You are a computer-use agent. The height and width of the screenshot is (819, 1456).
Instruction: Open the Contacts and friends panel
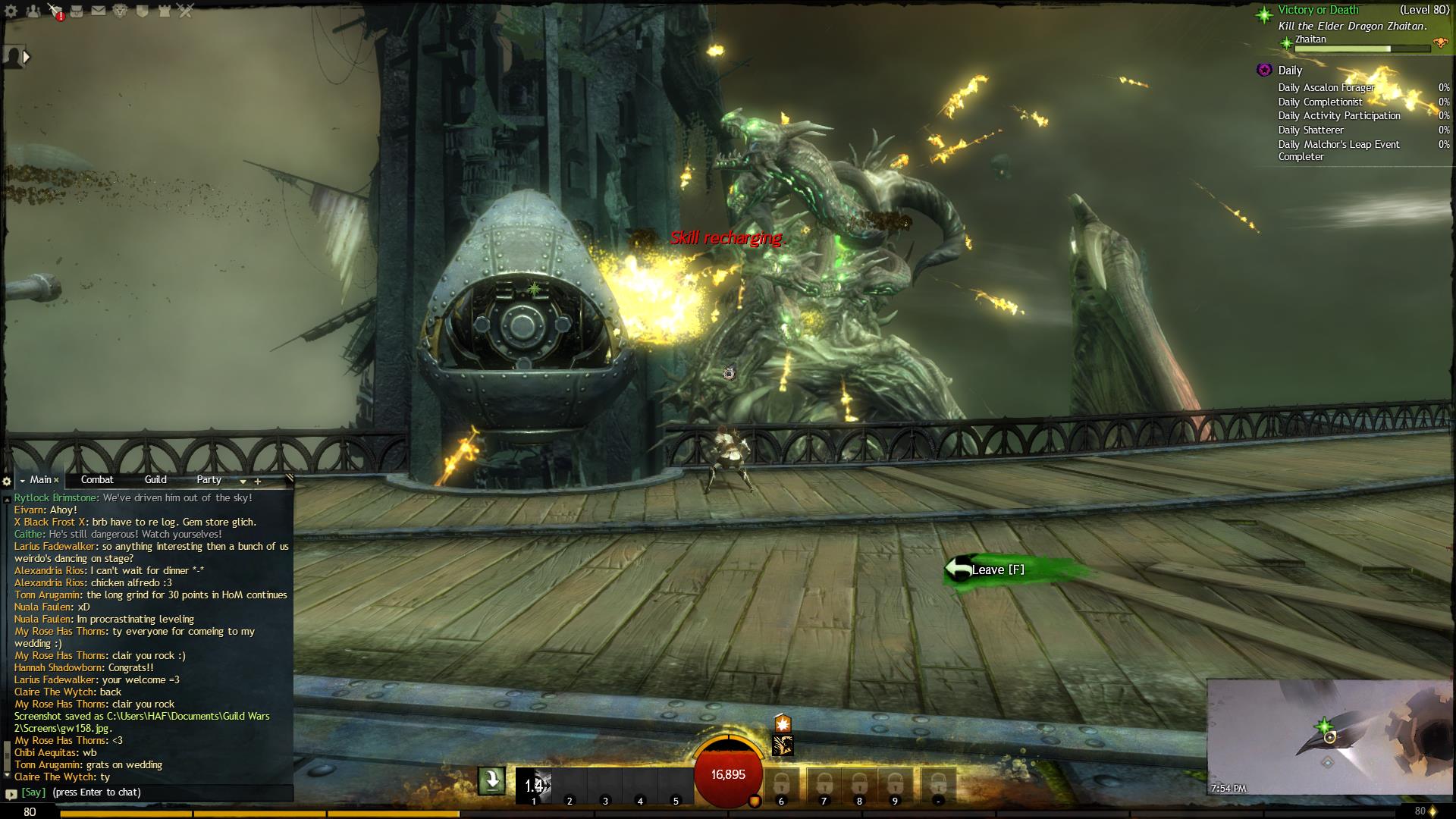33,11
